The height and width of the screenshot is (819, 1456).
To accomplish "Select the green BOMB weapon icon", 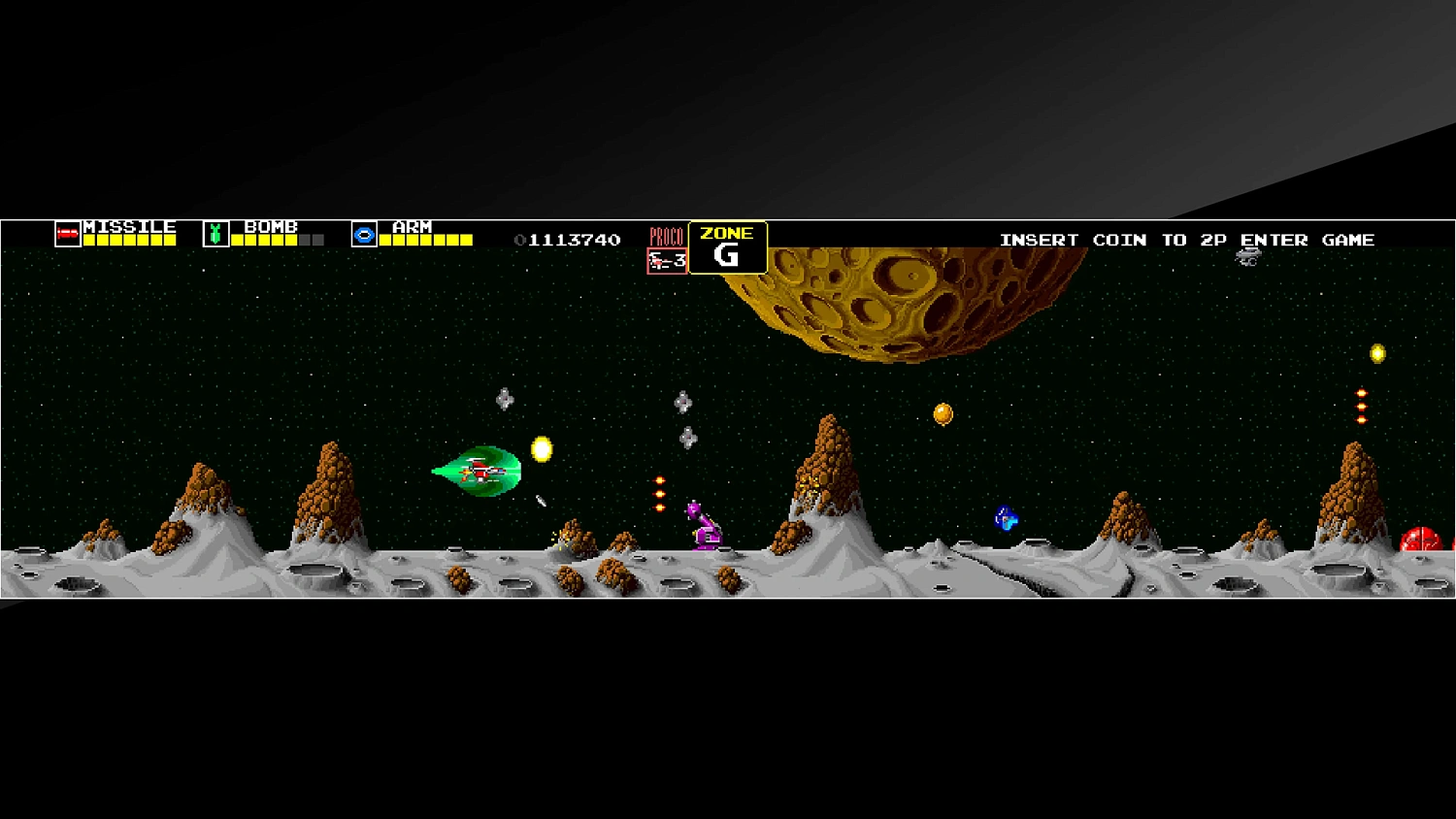I will (x=216, y=231).
